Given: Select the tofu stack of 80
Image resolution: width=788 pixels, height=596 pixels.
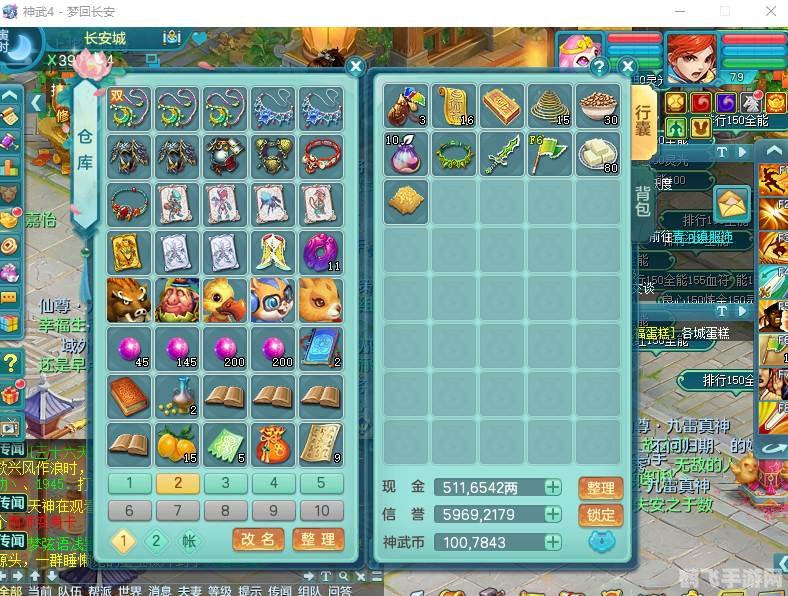Looking at the screenshot, I should [597, 153].
